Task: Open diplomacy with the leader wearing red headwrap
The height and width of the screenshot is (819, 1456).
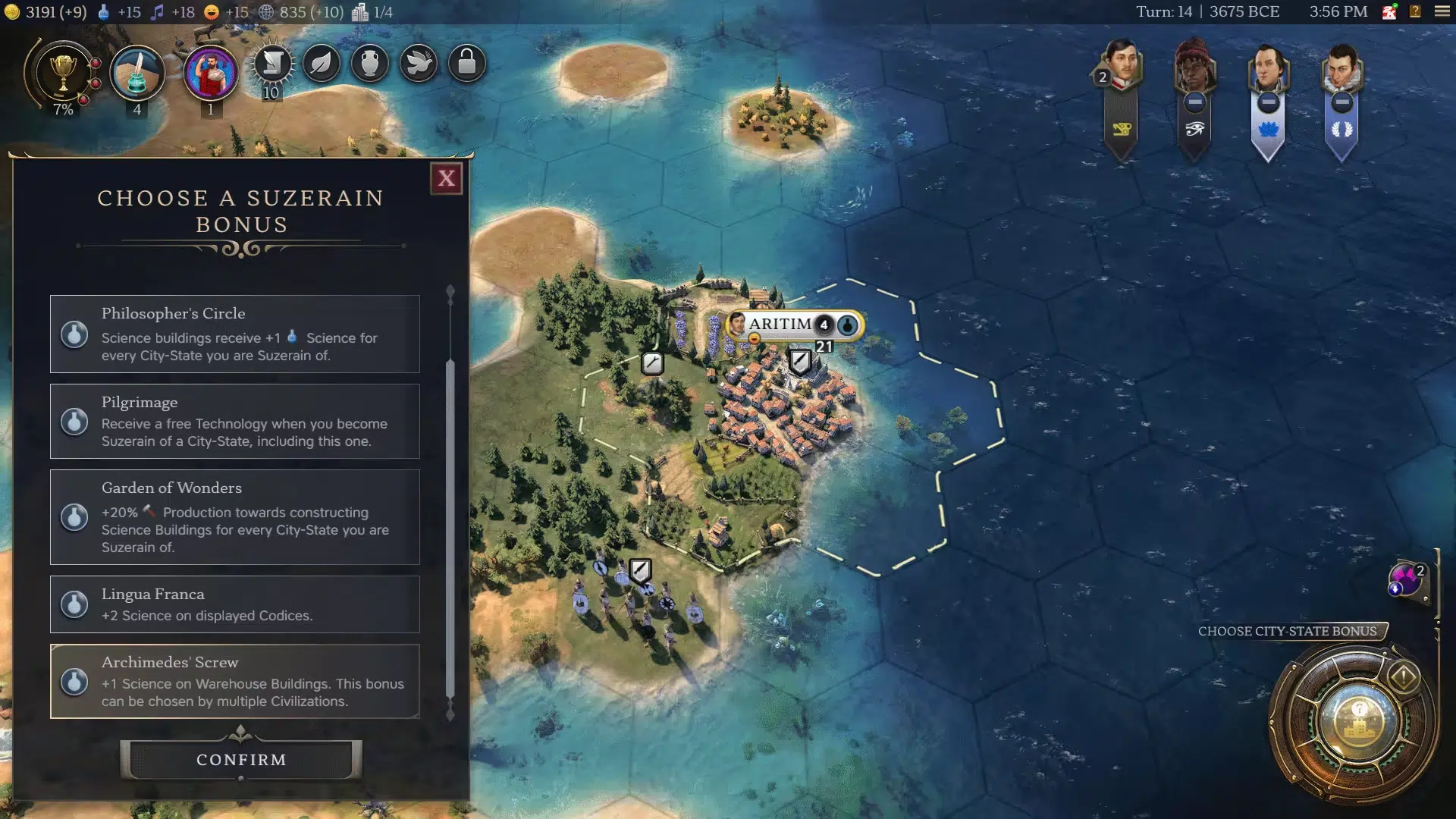Action: coord(1194,68)
